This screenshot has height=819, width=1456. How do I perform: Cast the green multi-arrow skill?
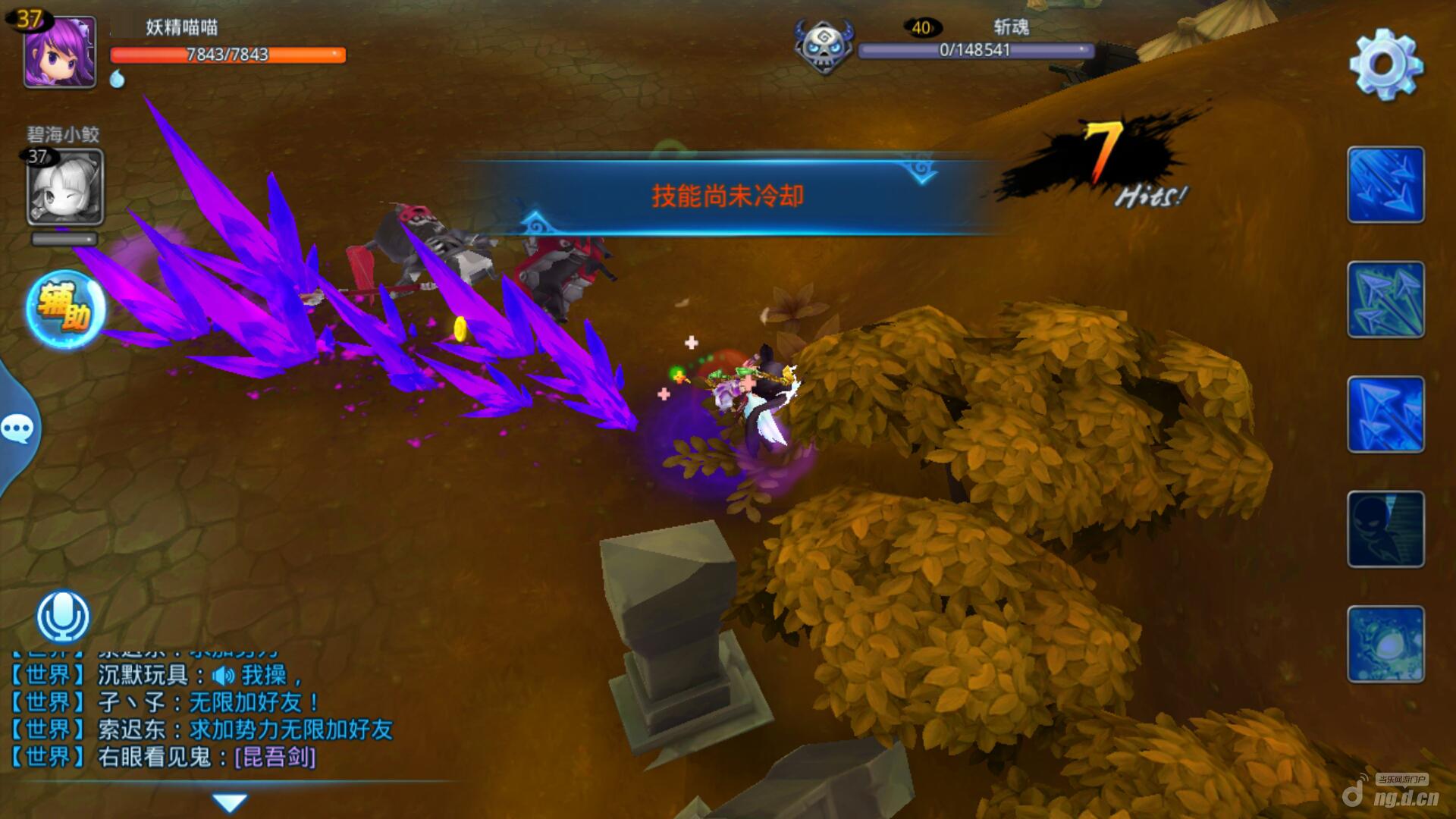click(1385, 300)
